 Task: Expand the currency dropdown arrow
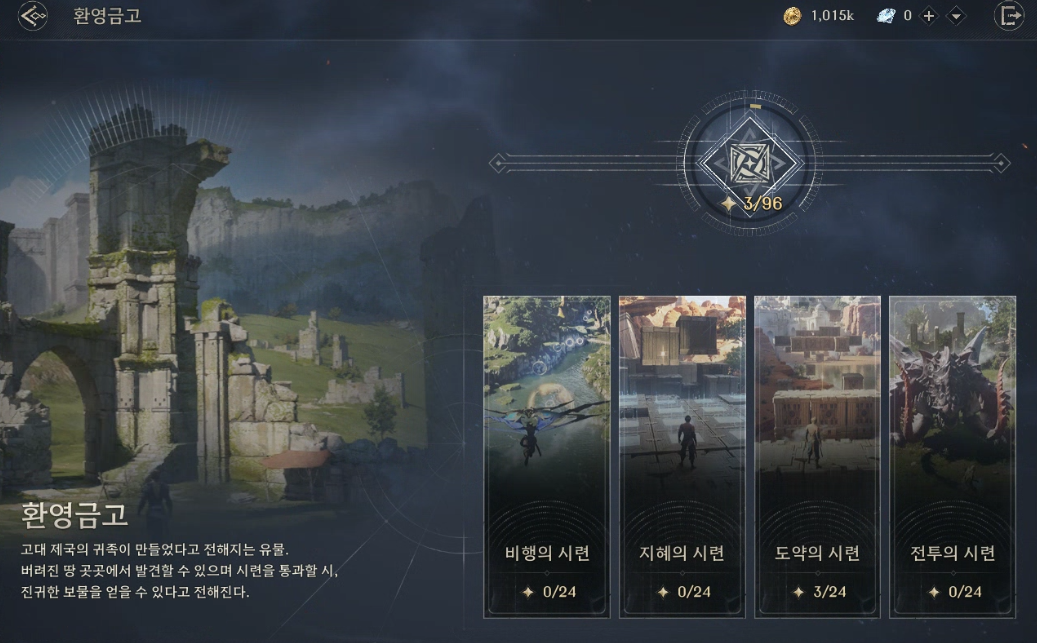pyautogui.click(x=956, y=16)
